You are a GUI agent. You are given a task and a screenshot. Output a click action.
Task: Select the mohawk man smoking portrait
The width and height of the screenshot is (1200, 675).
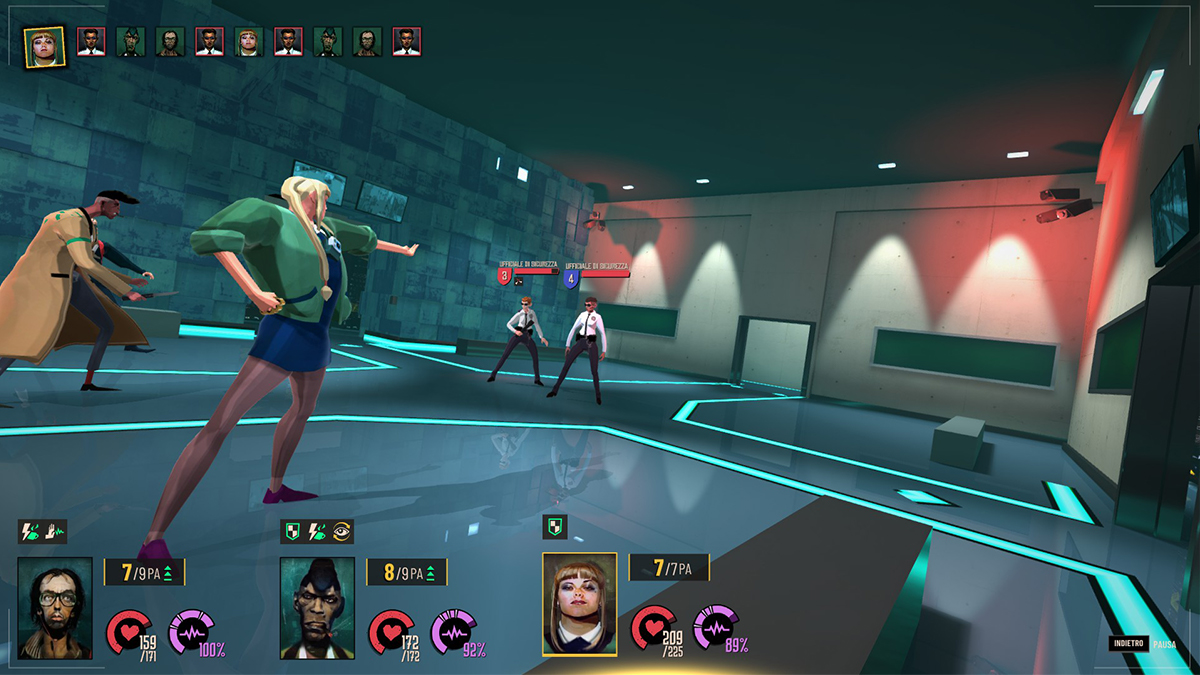(317, 608)
